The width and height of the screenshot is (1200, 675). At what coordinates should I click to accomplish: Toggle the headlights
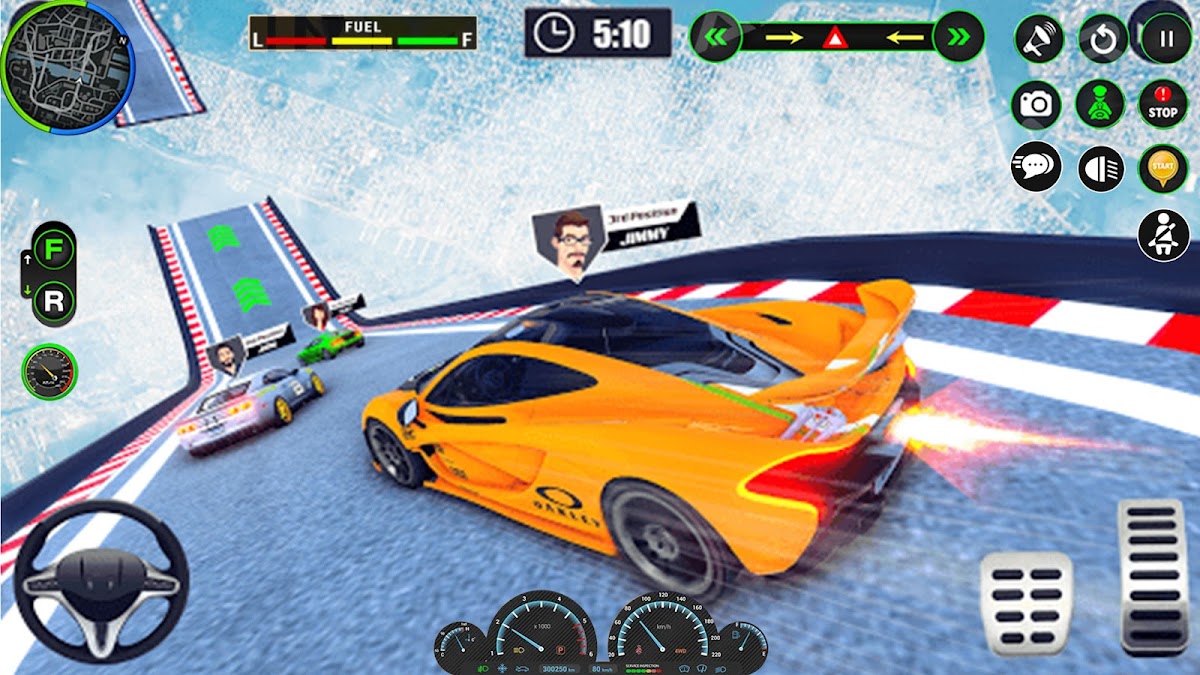pyautogui.click(x=1101, y=168)
